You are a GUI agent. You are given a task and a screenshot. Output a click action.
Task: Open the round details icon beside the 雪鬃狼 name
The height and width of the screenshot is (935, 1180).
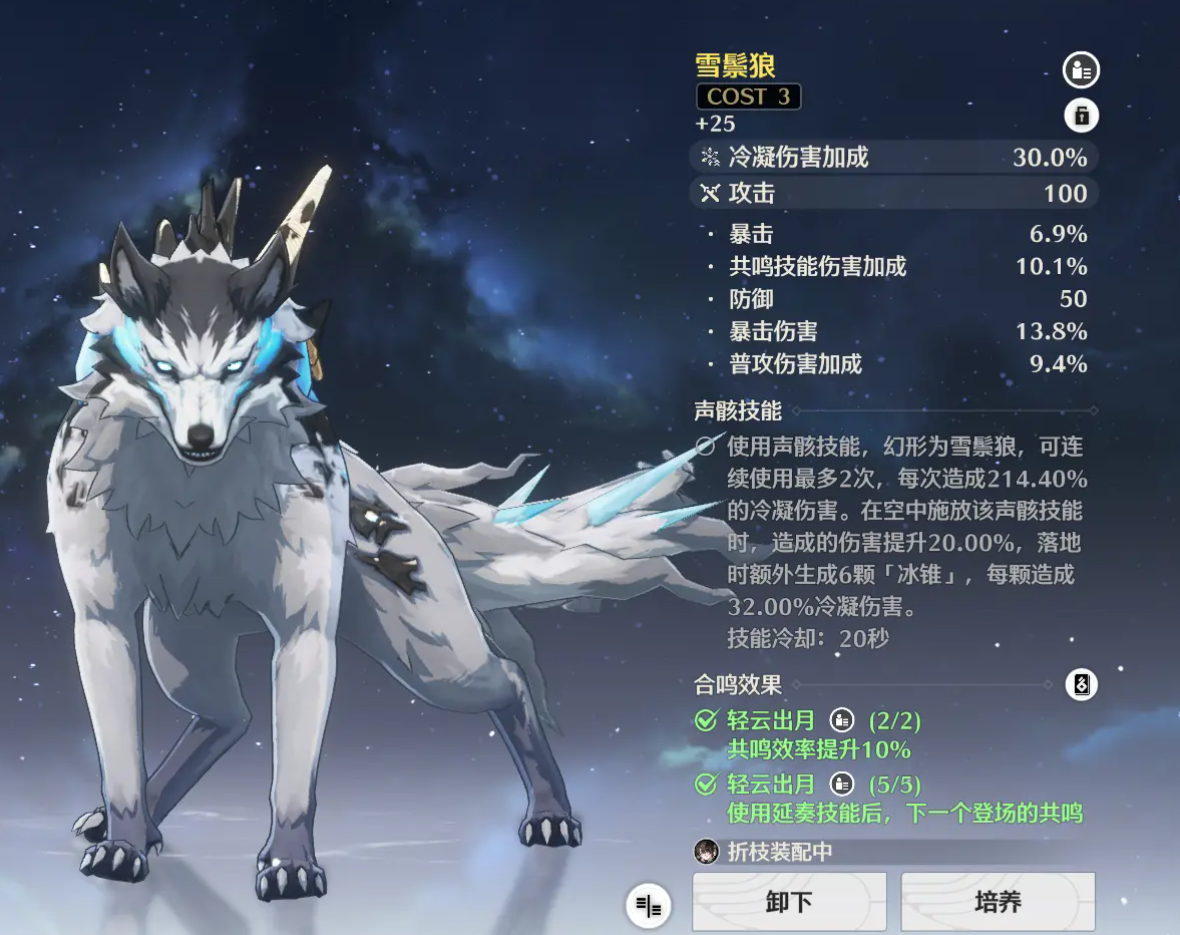tap(1080, 70)
